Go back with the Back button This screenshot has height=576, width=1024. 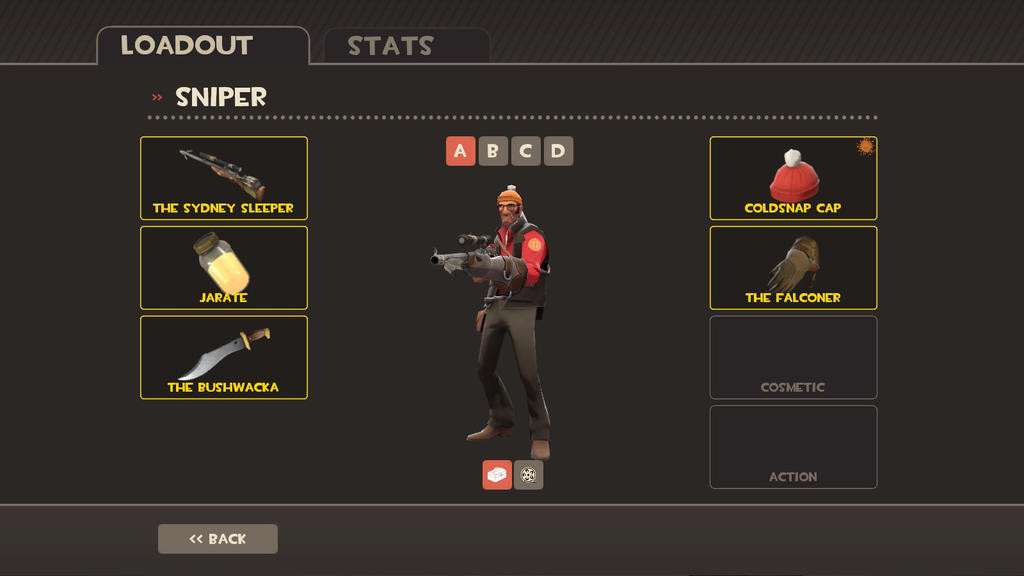click(218, 539)
